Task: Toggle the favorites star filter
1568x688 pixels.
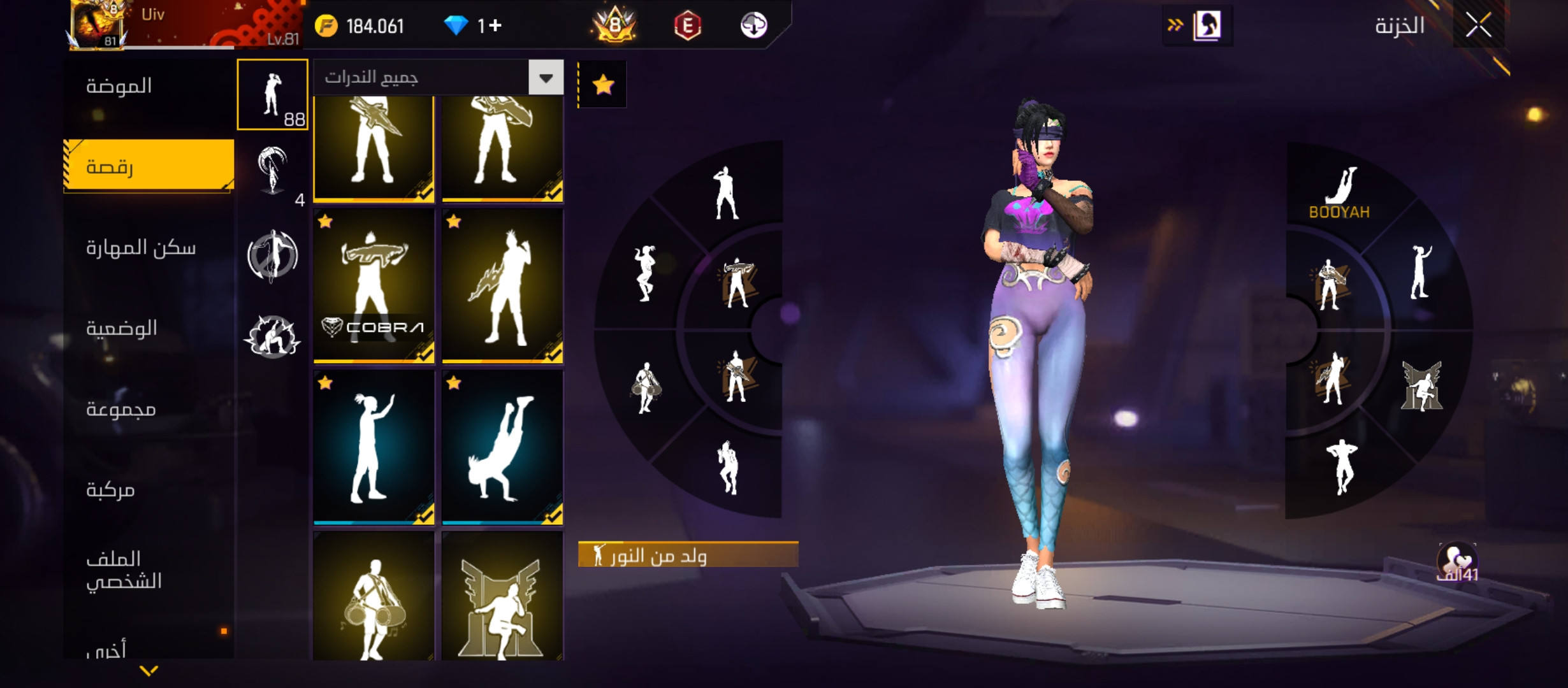Action: point(603,85)
